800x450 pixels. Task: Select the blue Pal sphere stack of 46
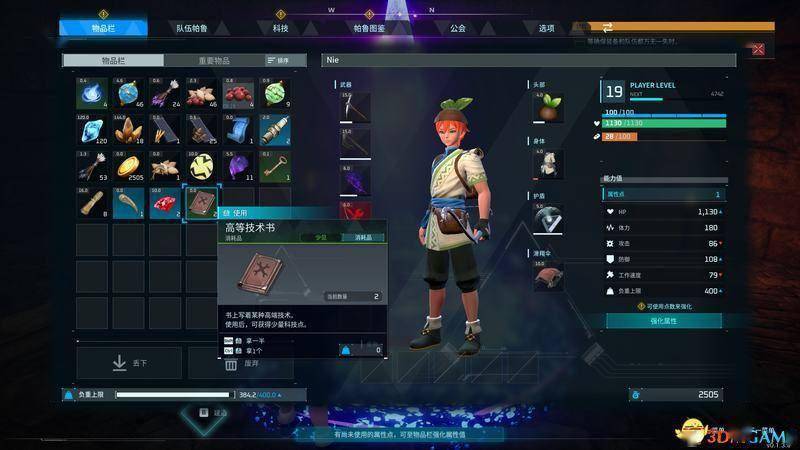[x=129, y=94]
